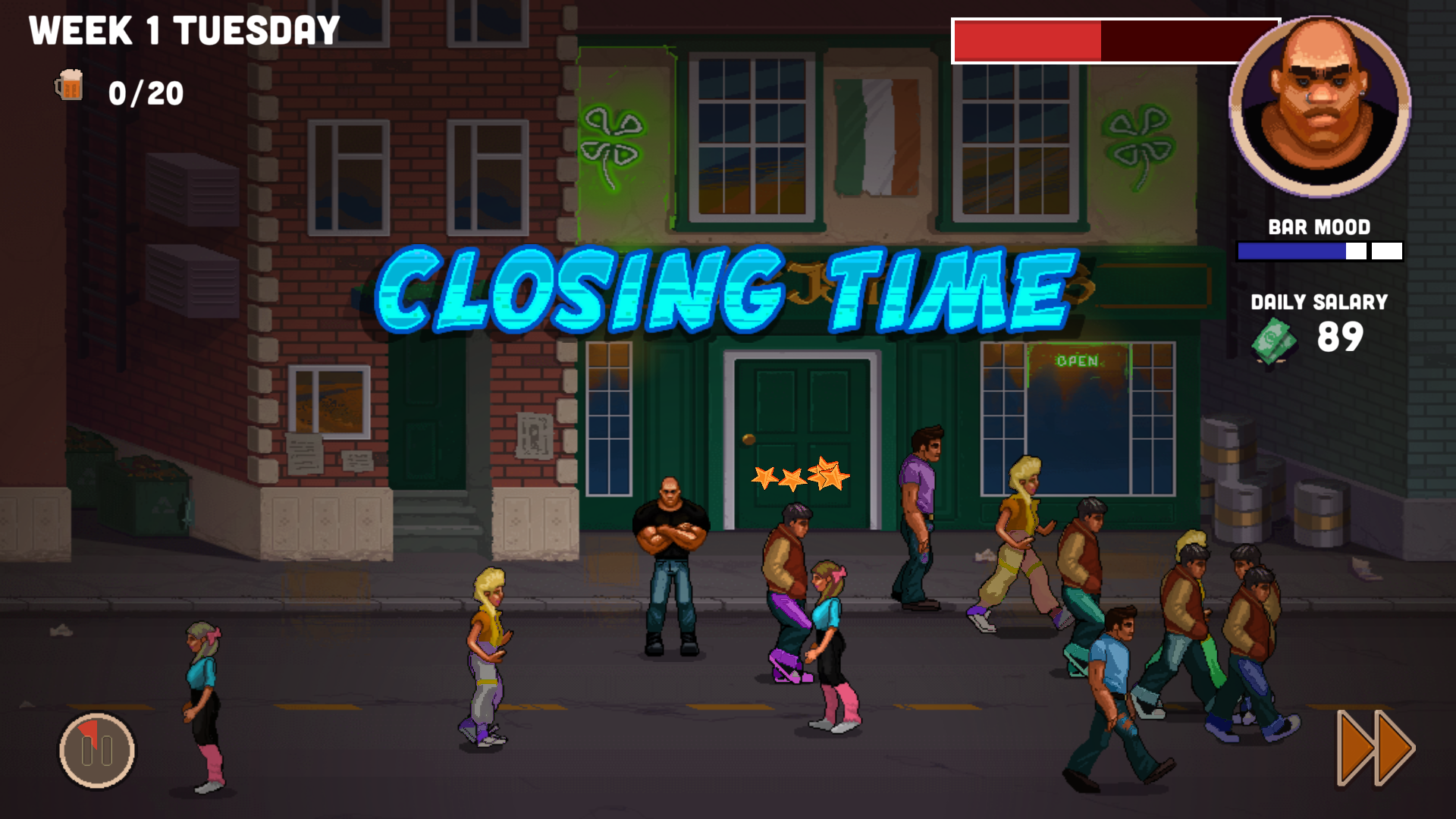Screen dimensions: 1456x819
Task: Activate the orange fast-forward arrows
Action: tap(1374, 748)
